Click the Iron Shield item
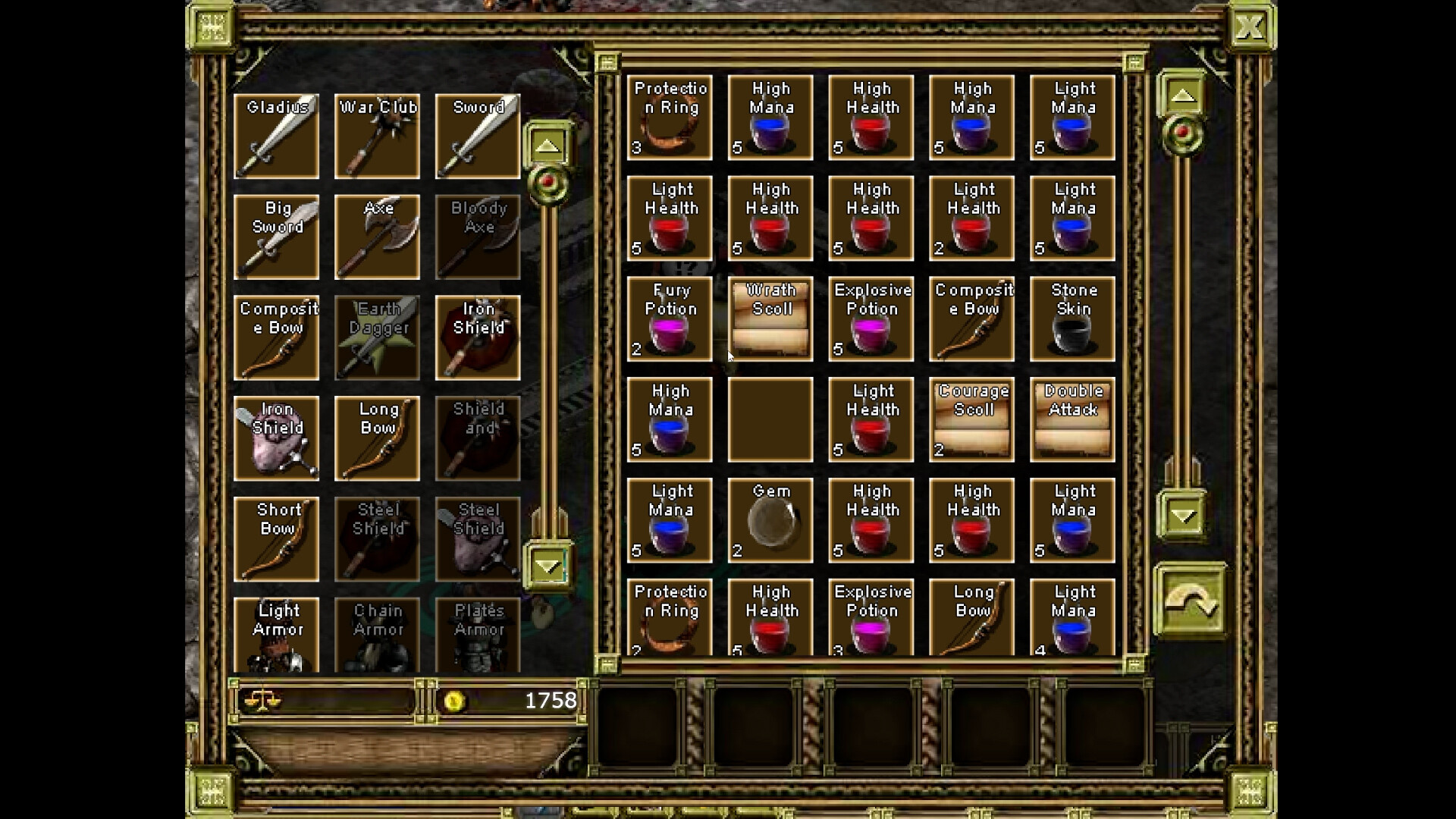The height and width of the screenshot is (819, 1456). tap(479, 337)
